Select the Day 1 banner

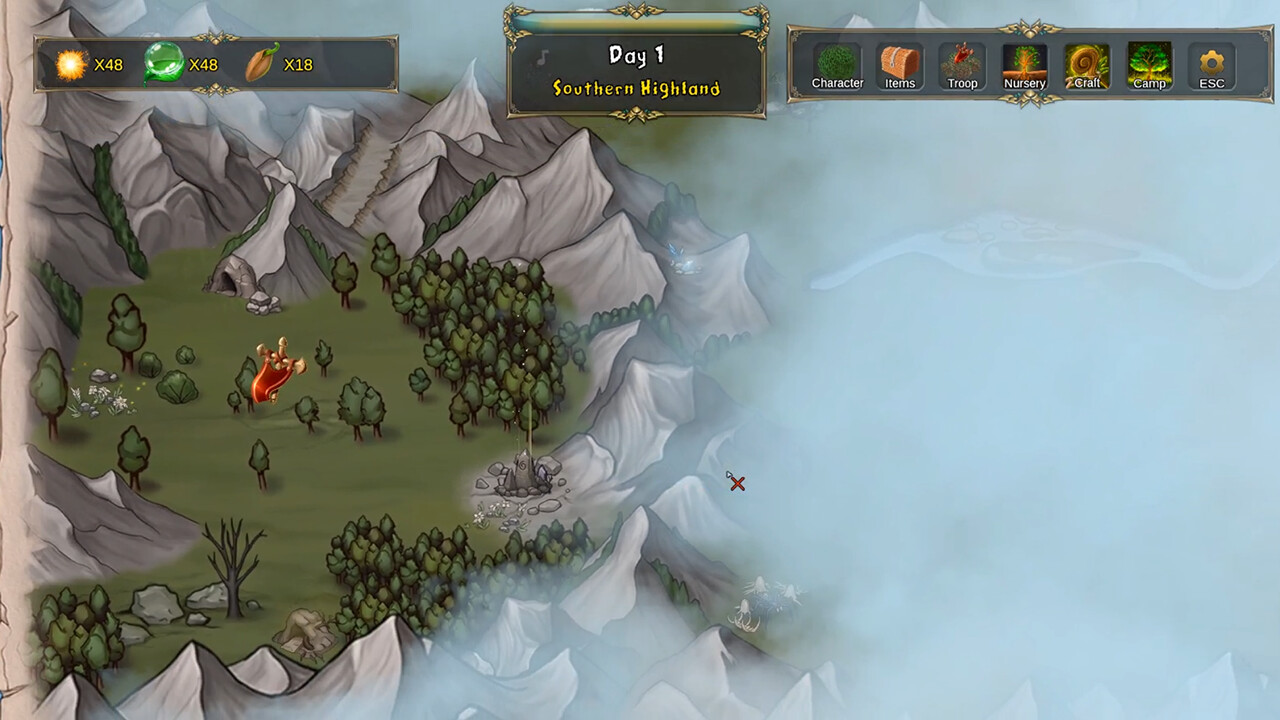click(636, 56)
